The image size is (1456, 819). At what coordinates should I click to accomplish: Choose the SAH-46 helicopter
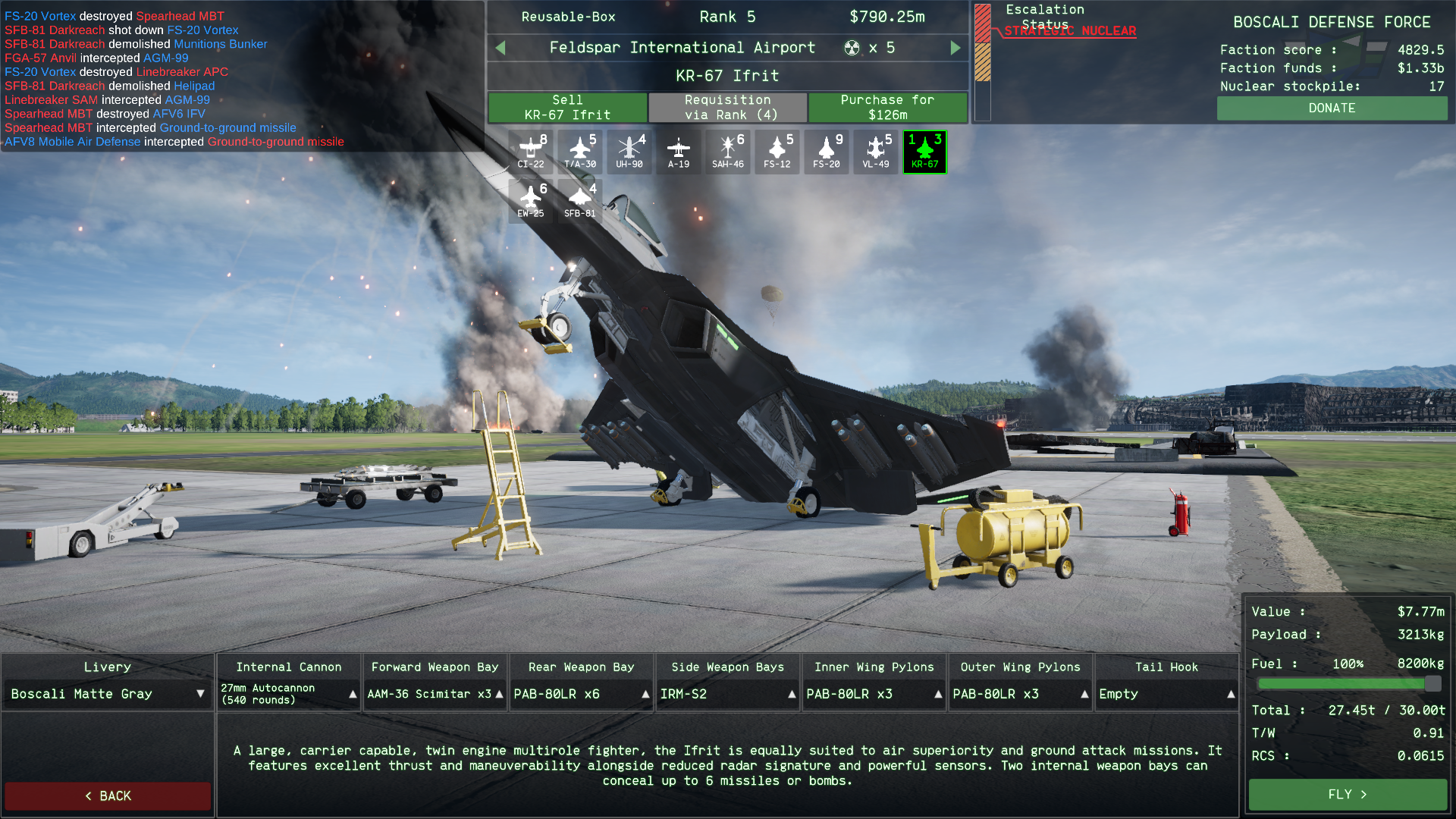tap(728, 152)
